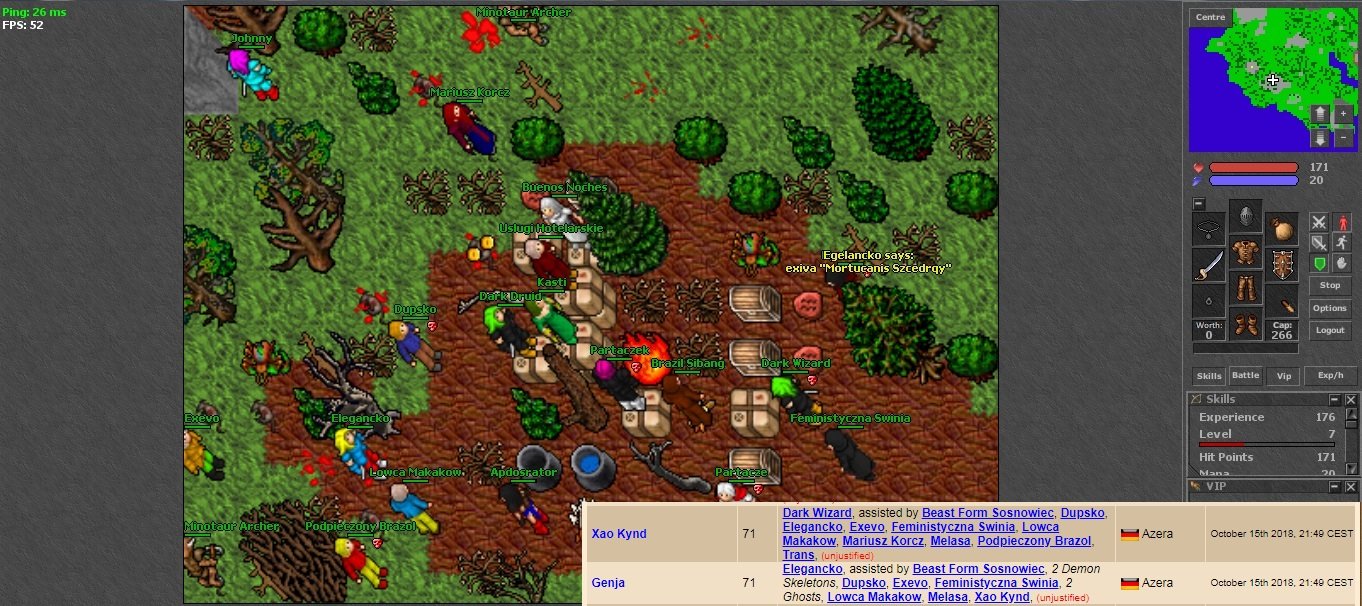The image size is (1362, 606).
Task: Select the helmet equipment slot
Action: pos(1245,216)
